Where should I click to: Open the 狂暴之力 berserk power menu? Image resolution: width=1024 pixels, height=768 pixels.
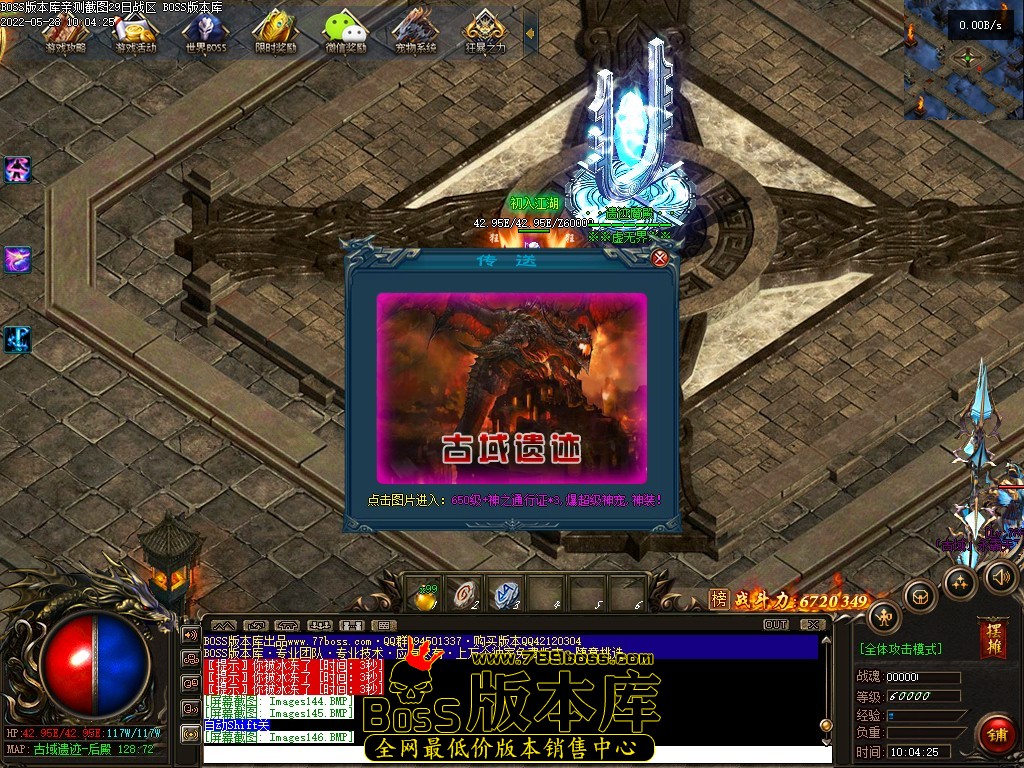pos(485,32)
